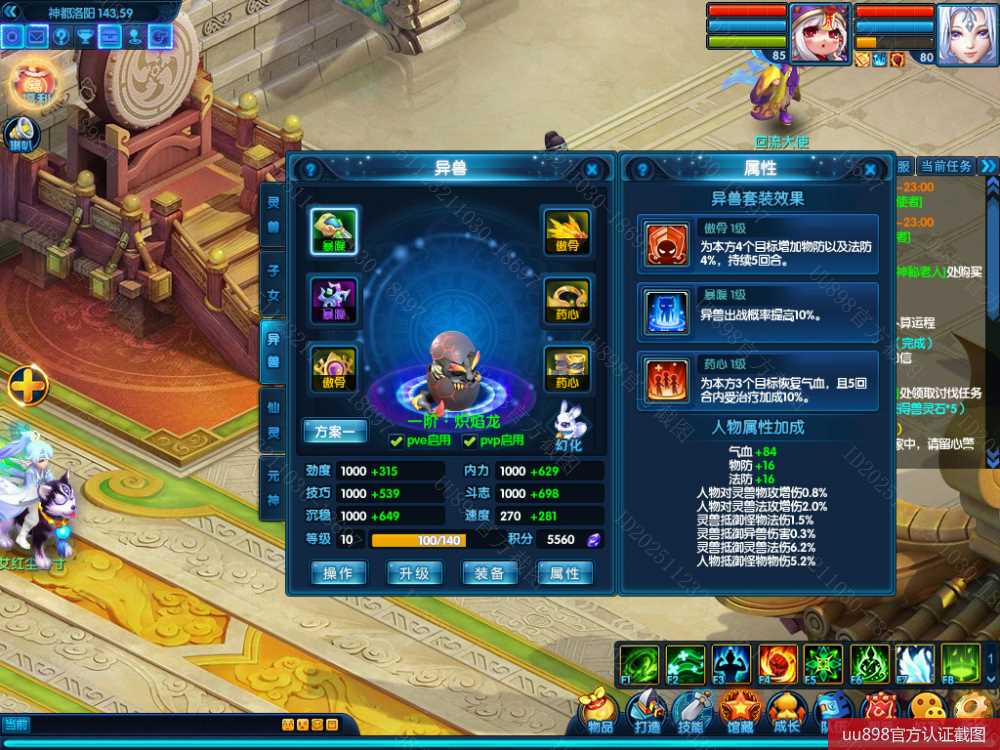Show the 当前任务 quest tab

[x=945, y=166]
